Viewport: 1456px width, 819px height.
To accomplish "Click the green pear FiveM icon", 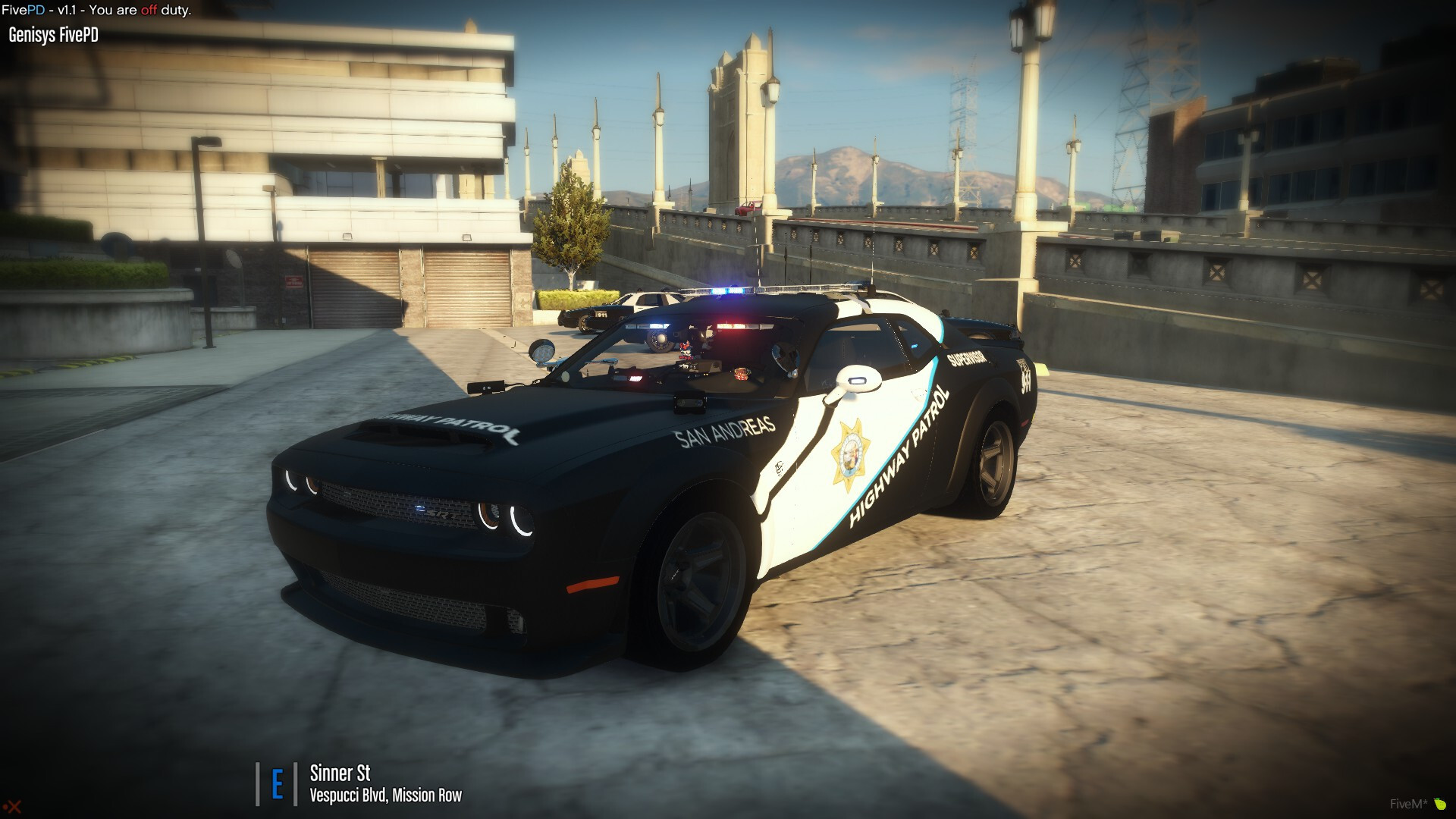I will point(1439,804).
